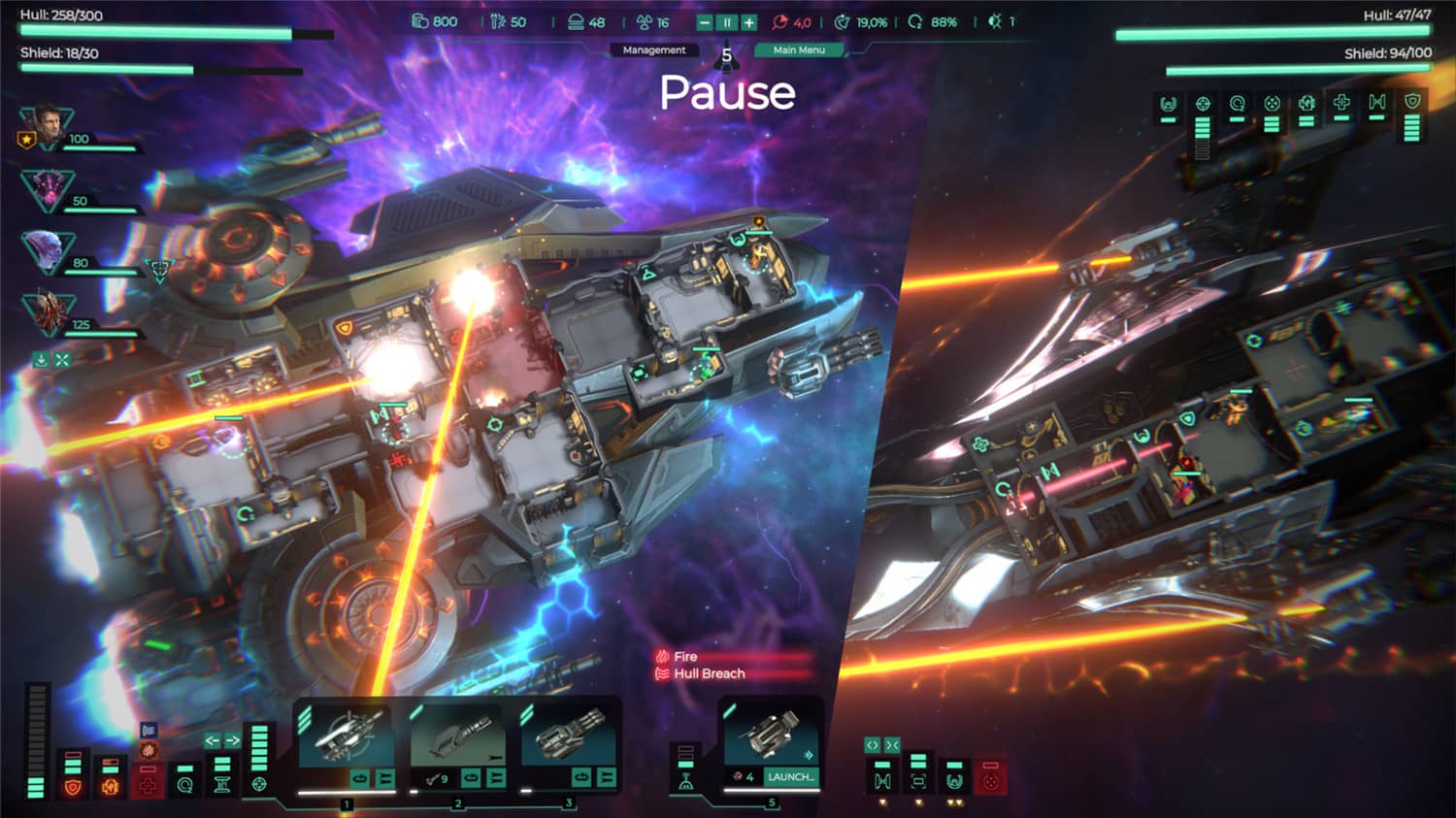Select the shield icon in the bottom-left HUD

(74, 787)
